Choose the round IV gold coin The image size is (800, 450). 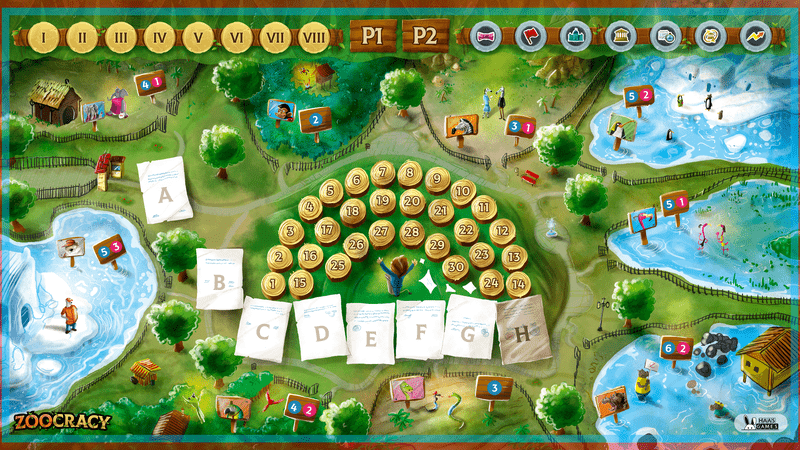[x=159, y=37]
